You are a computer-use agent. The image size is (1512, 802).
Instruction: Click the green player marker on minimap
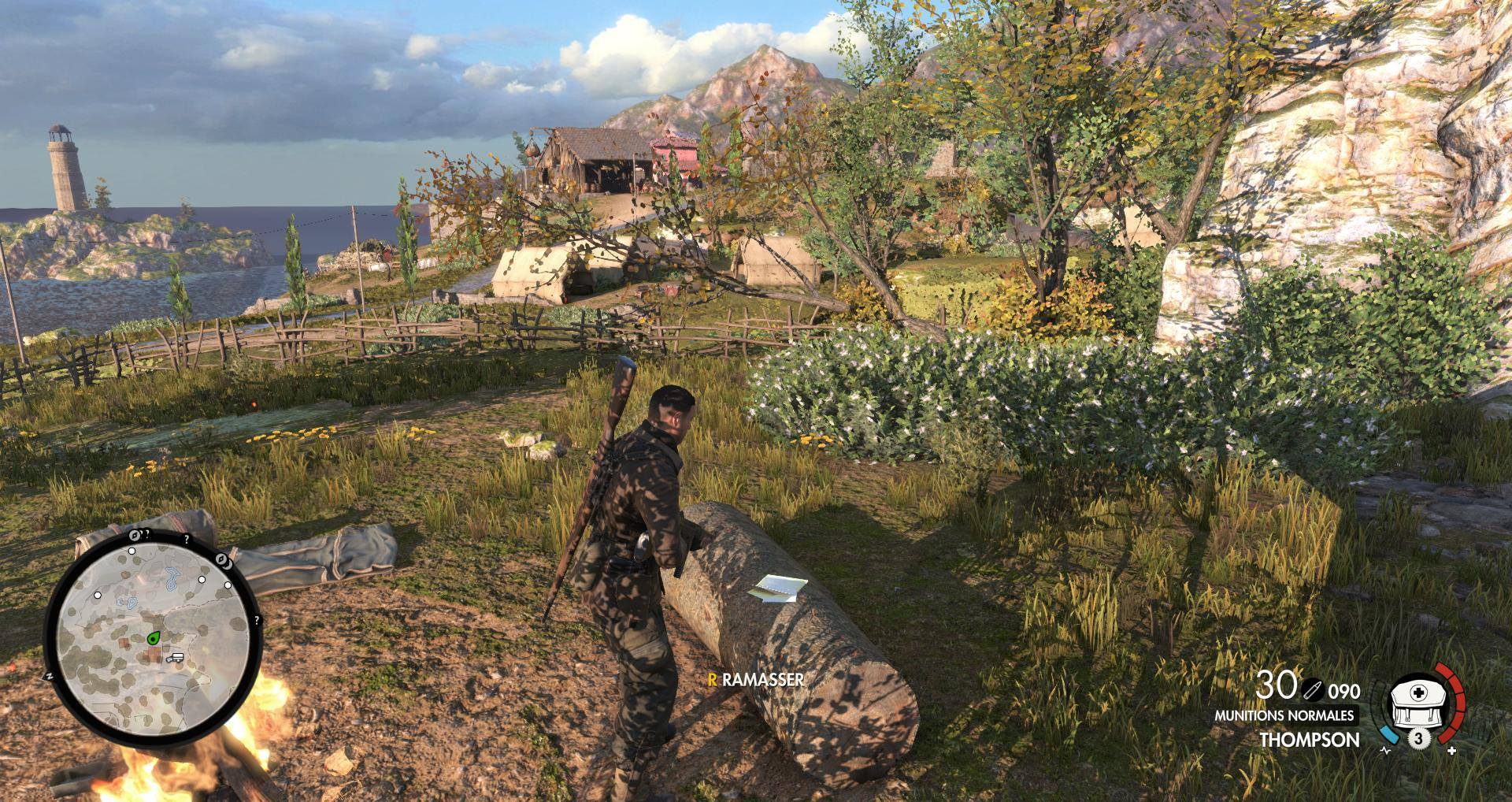pos(152,637)
